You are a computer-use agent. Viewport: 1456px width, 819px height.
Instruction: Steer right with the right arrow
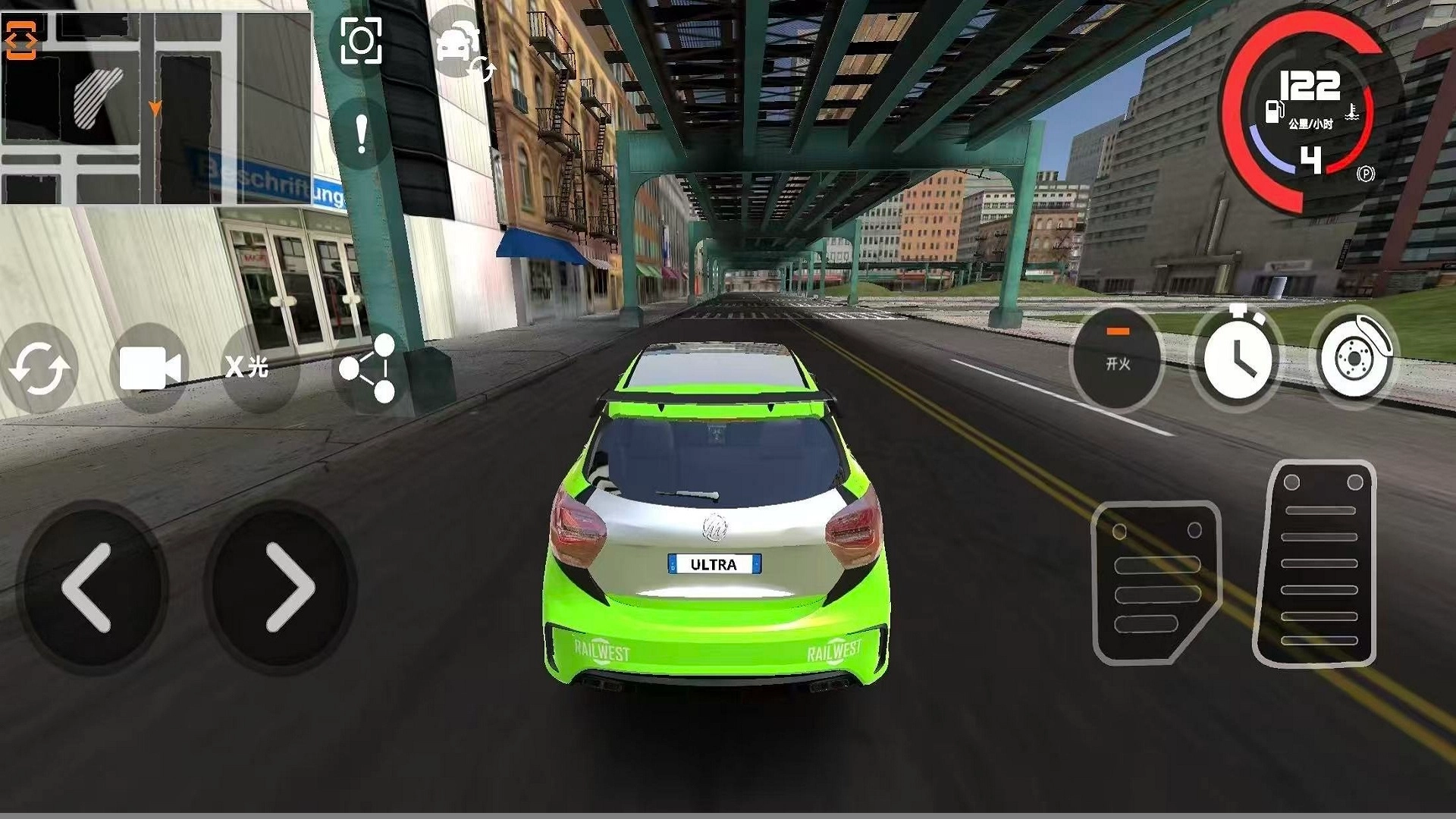pyautogui.click(x=288, y=588)
